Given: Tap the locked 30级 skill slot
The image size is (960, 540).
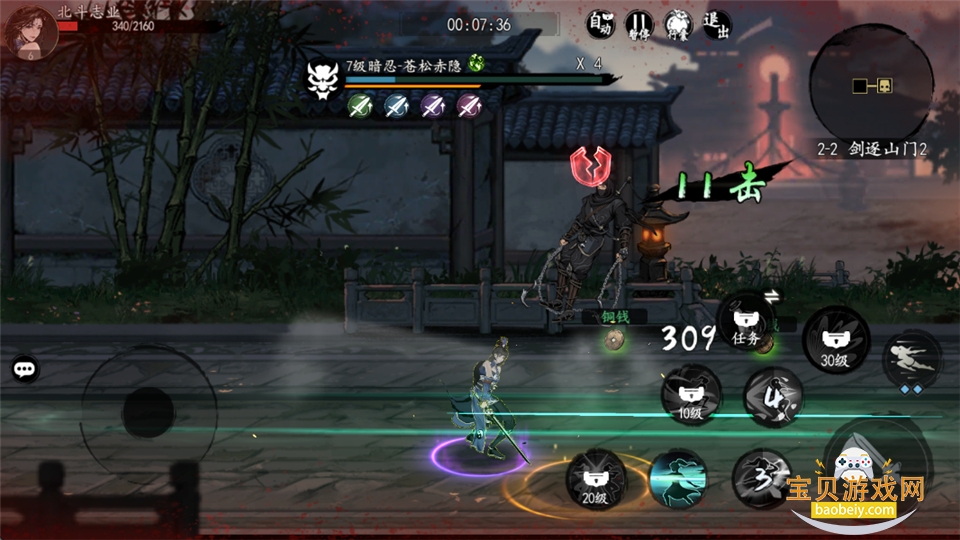Looking at the screenshot, I should [x=835, y=337].
